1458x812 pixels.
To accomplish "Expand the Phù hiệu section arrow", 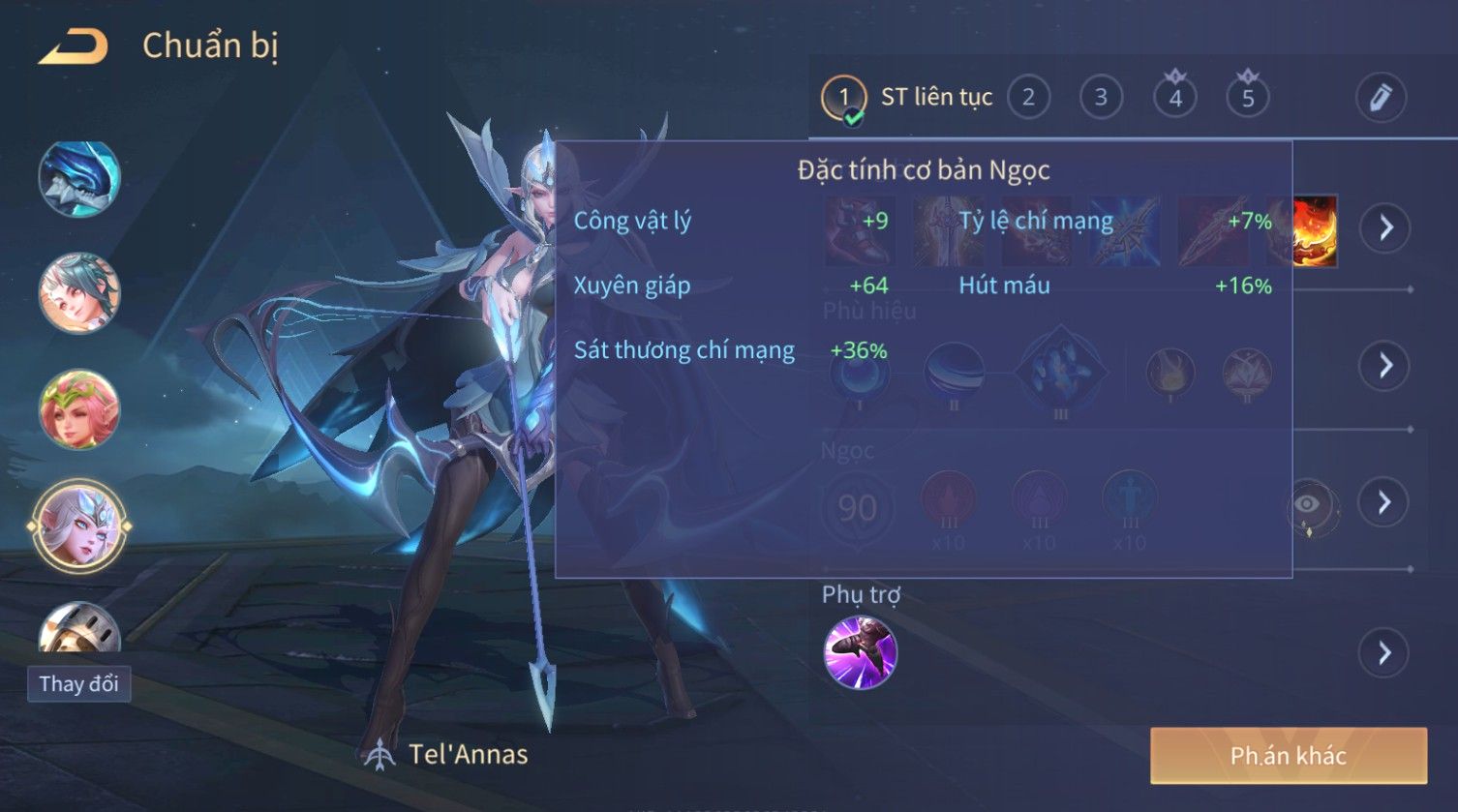I will (1385, 365).
